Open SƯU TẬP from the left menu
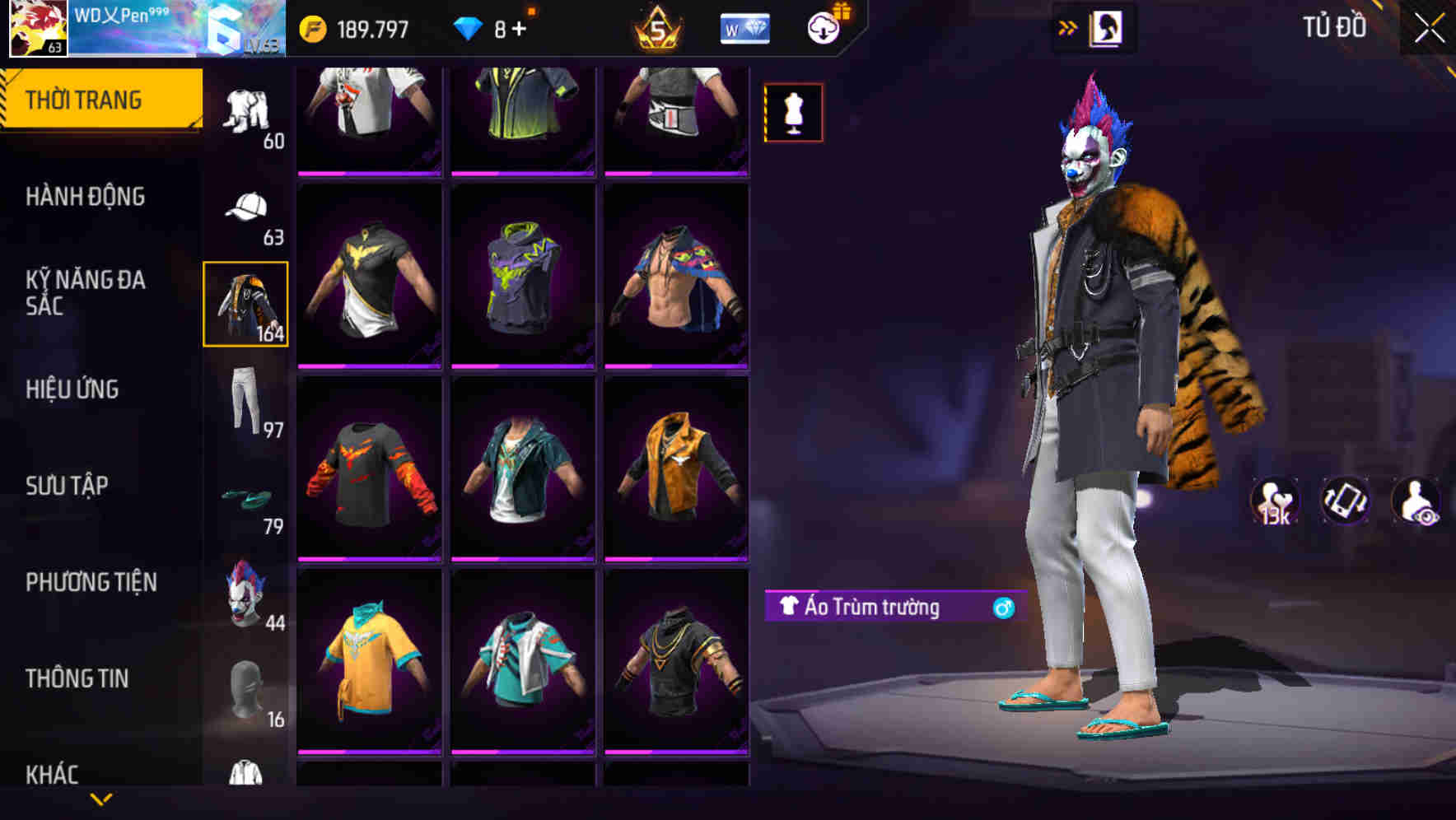Image resolution: width=1456 pixels, height=820 pixels. (x=68, y=486)
